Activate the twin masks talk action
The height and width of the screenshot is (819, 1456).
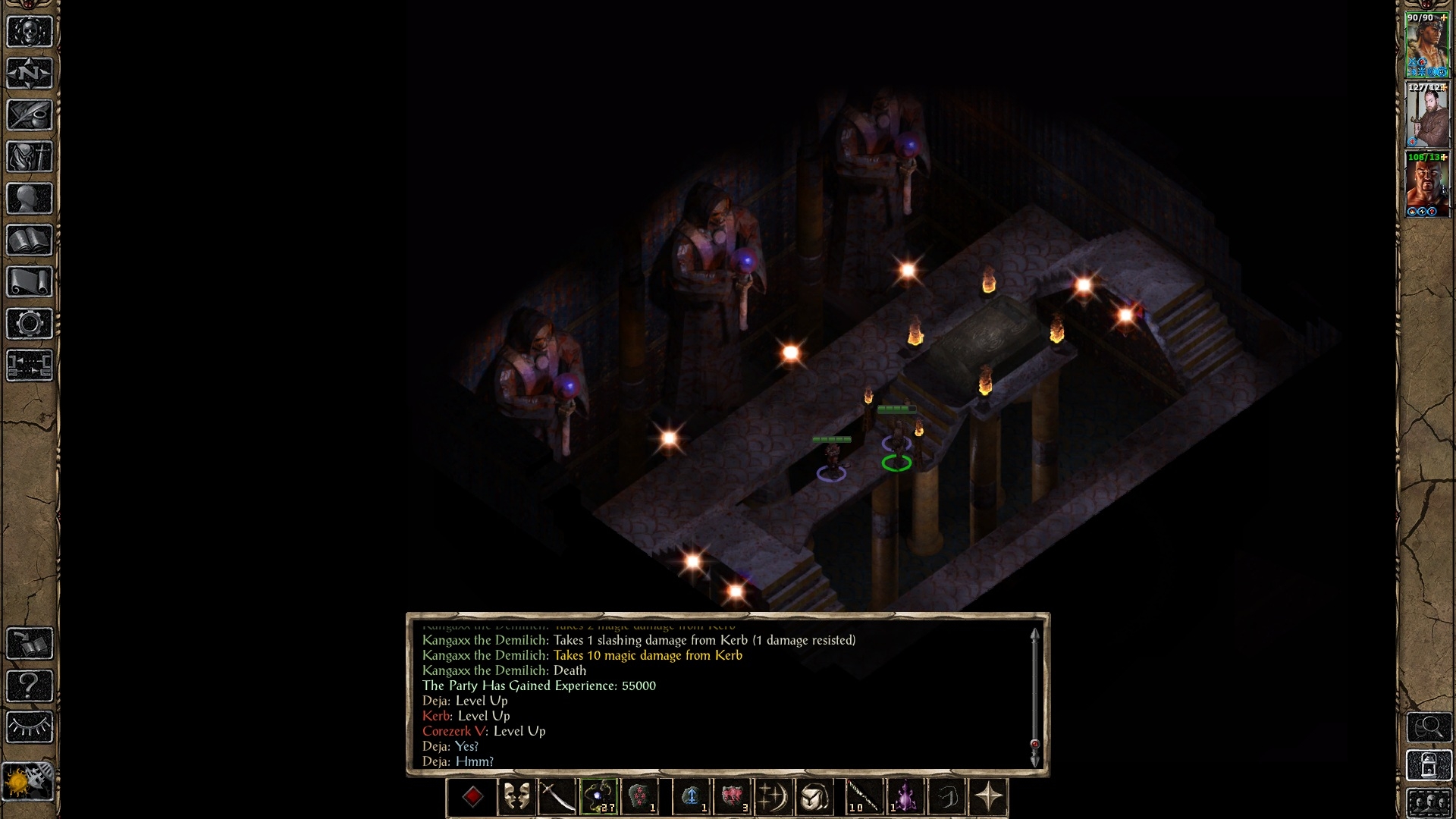click(x=516, y=797)
